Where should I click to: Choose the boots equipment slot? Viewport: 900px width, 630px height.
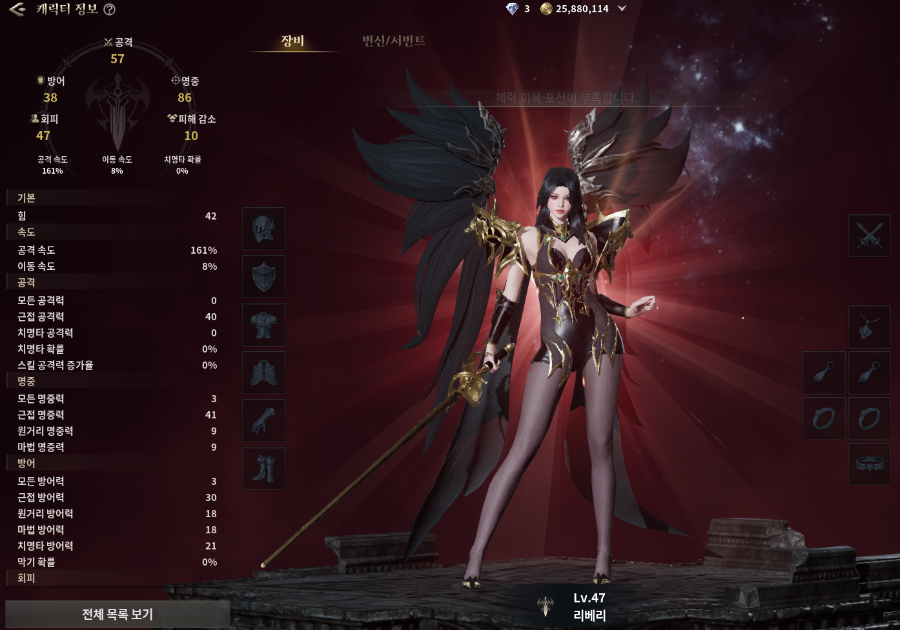[x=264, y=468]
